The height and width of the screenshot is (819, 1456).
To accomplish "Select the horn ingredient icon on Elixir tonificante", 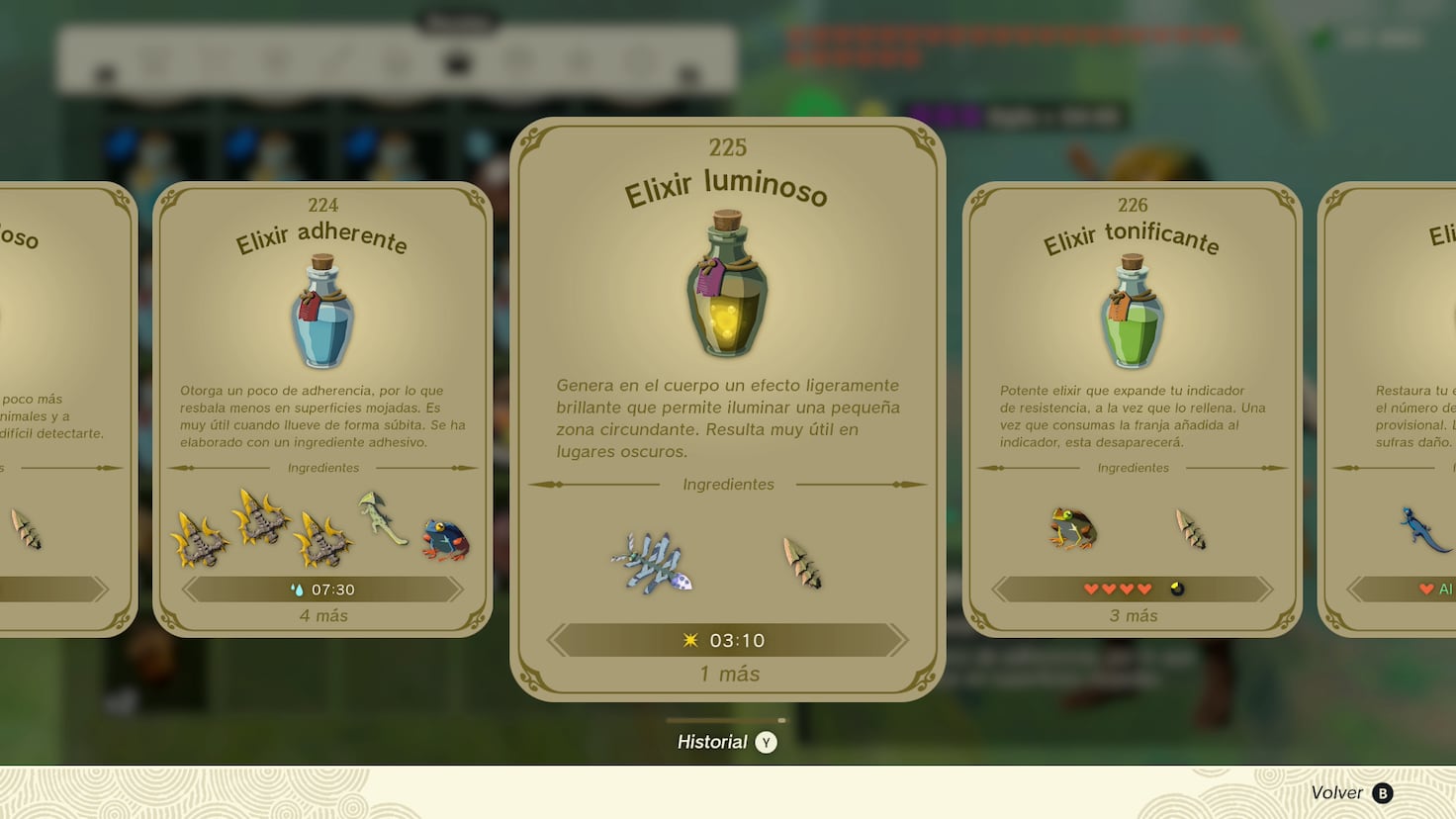I will 1192,529.
